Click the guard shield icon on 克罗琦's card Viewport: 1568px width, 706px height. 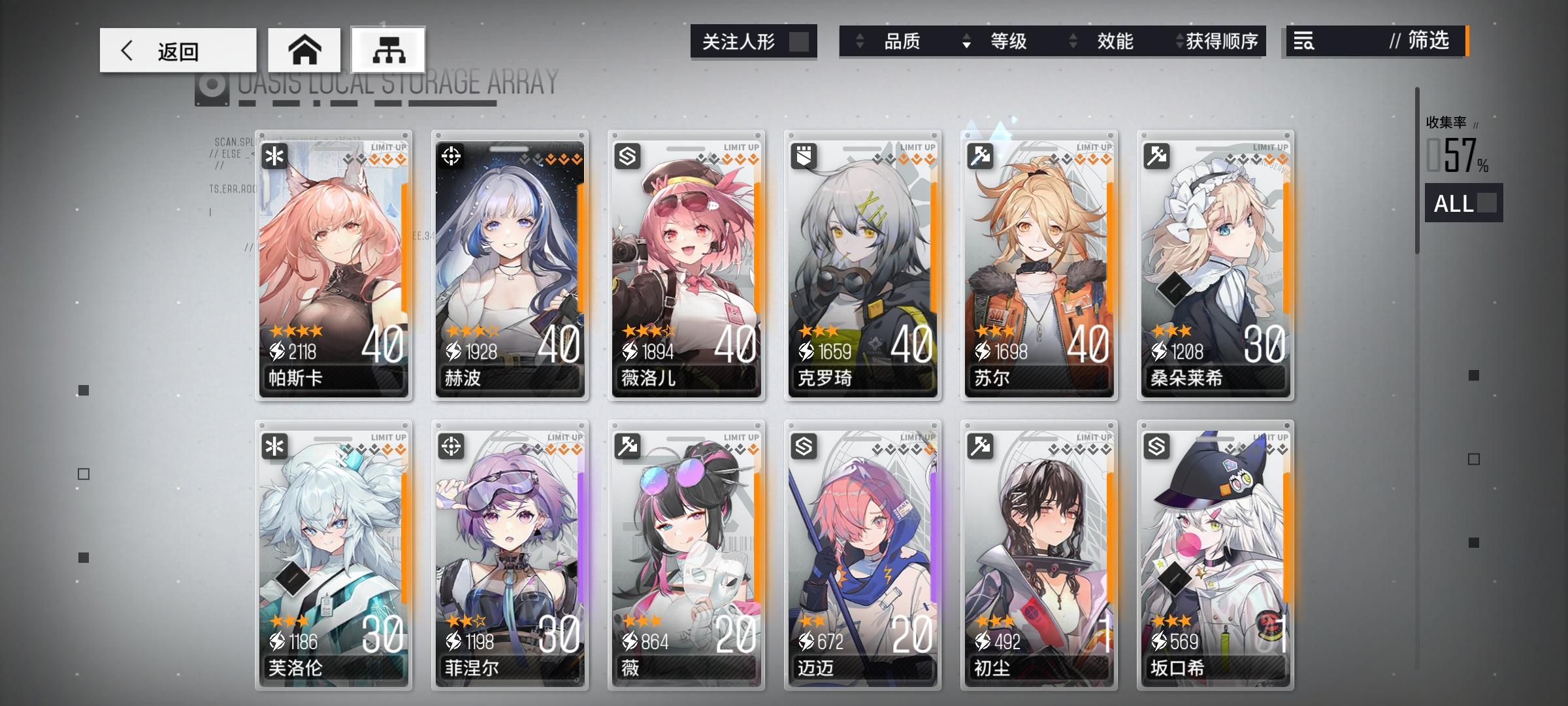(x=804, y=154)
